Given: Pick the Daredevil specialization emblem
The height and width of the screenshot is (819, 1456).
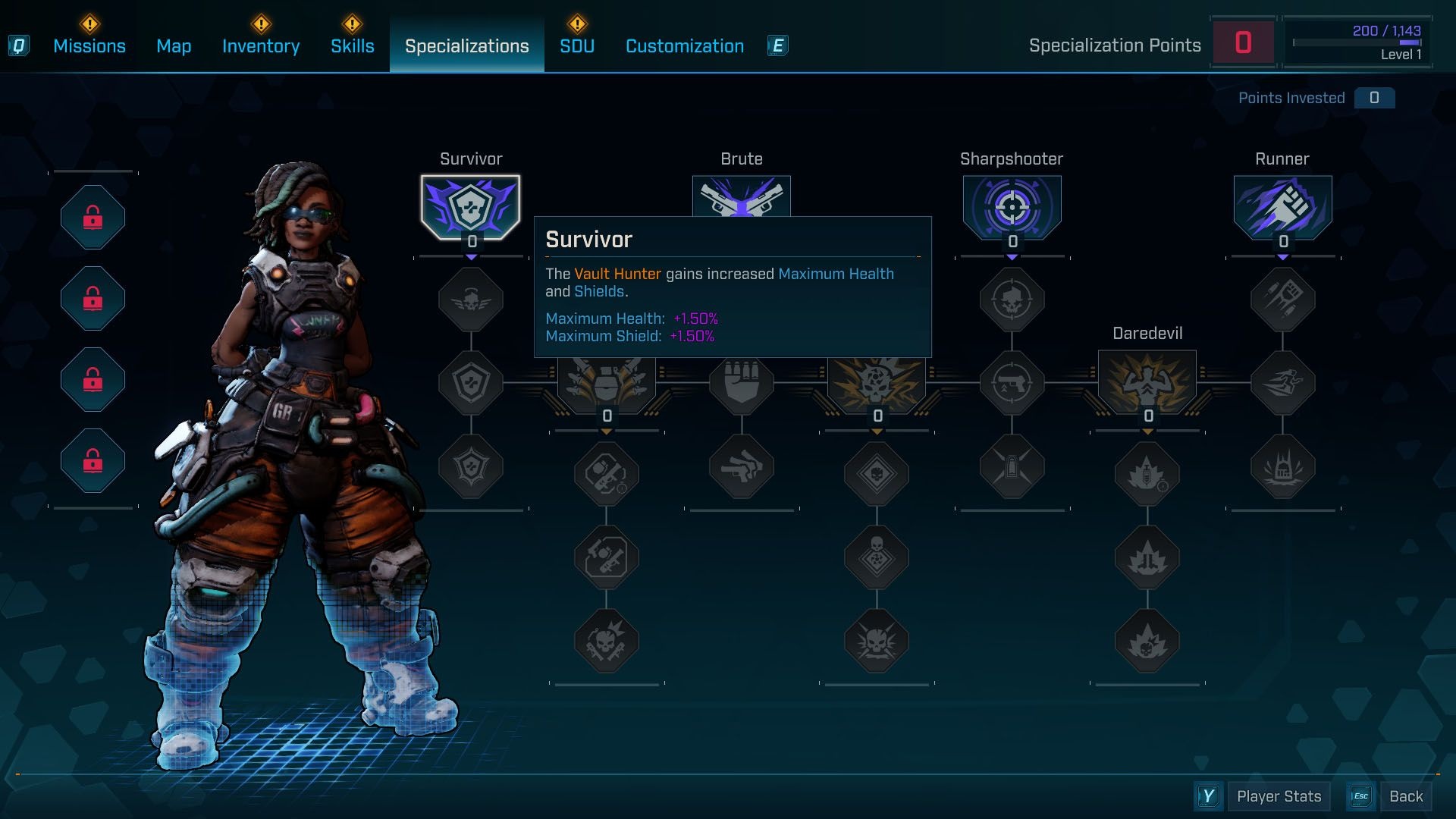Looking at the screenshot, I should [1147, 381].
